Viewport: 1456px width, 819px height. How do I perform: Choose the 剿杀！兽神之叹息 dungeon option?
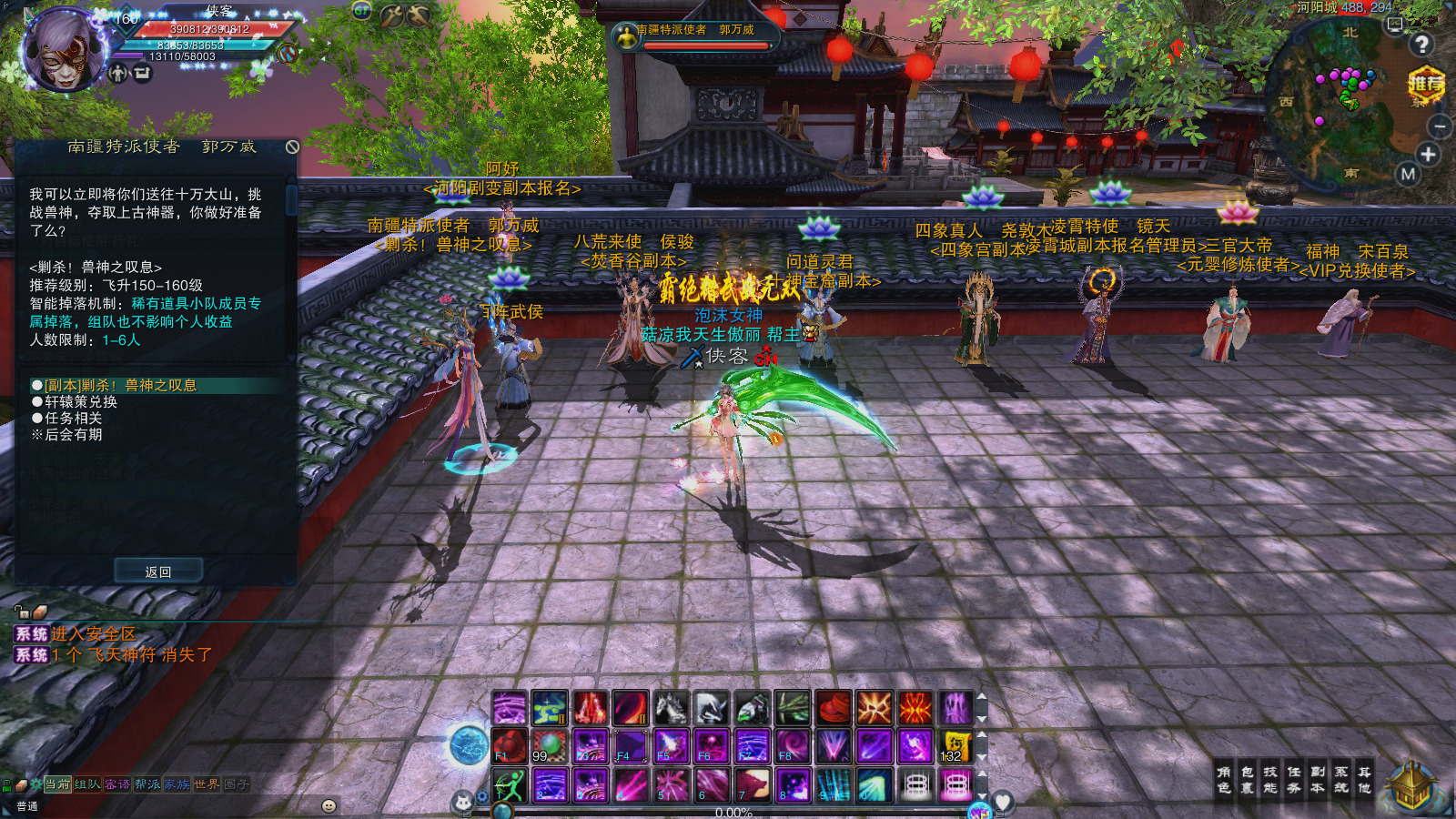point(121,385)
